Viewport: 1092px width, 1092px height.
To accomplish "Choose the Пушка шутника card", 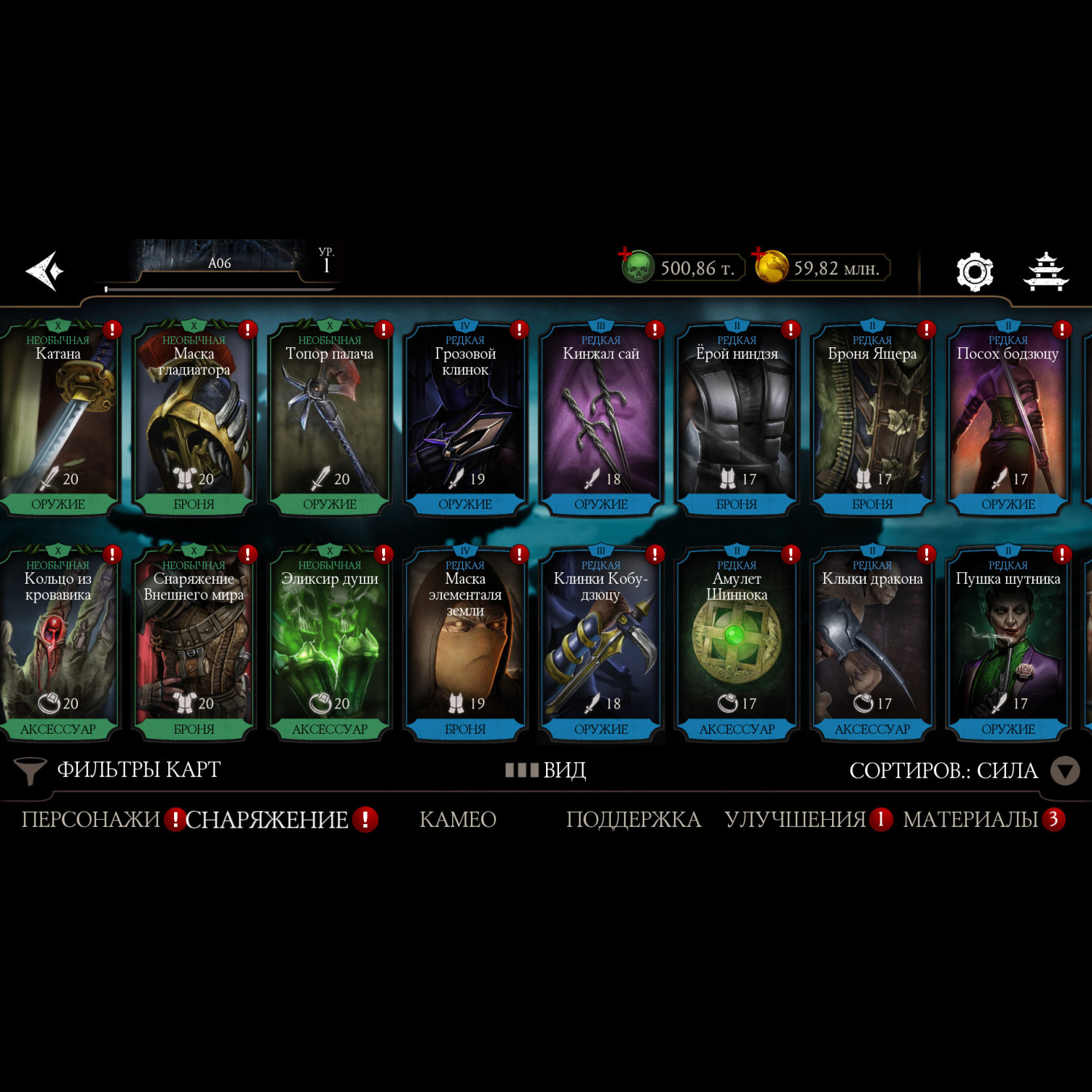I will pyautogui.click(x=1008, y=644).
